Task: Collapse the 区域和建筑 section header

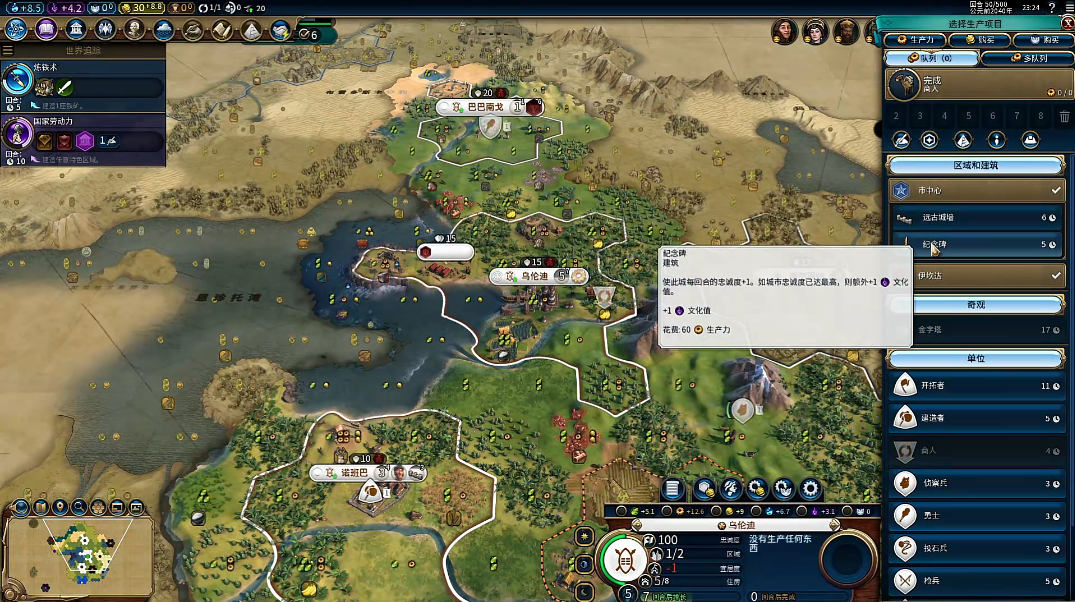Action: (975, 166)
